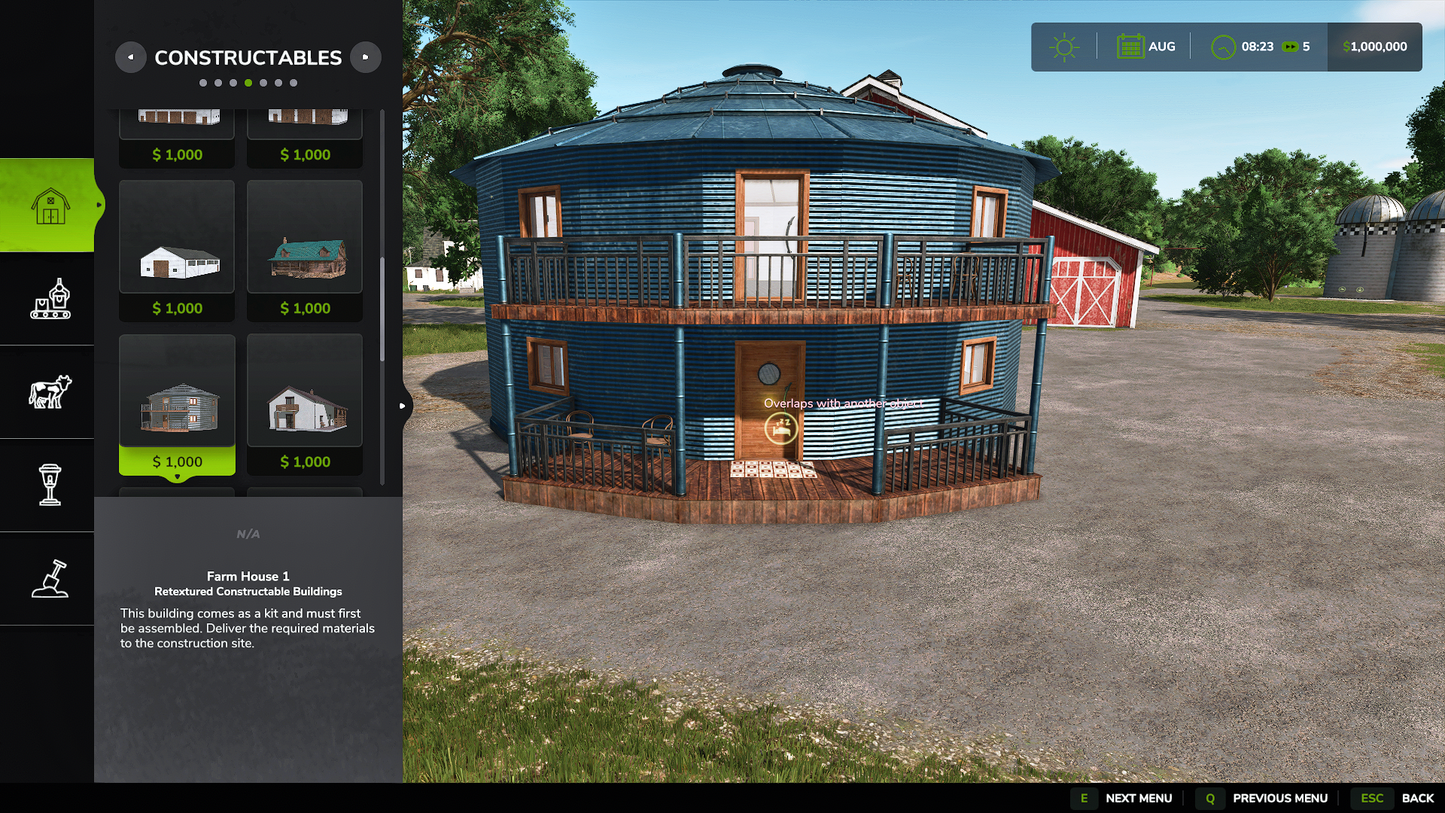Select the fourth pagination dot under CONSTRUCTABLES
This screenshot has width=1445, height=813.
click(x=250, y=82)
